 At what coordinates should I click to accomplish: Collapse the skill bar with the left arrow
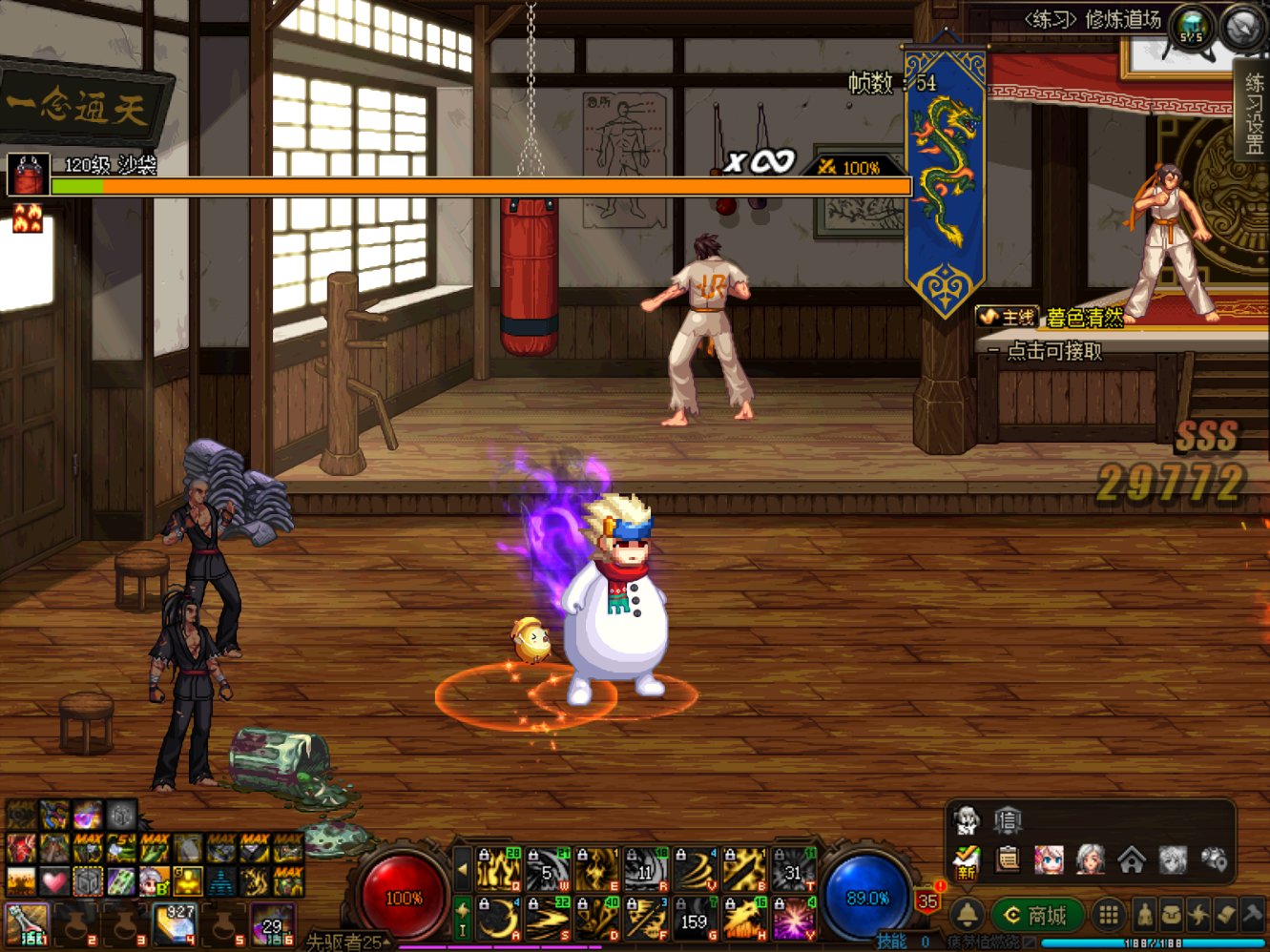pyautogui.click(x=464, y=868)
